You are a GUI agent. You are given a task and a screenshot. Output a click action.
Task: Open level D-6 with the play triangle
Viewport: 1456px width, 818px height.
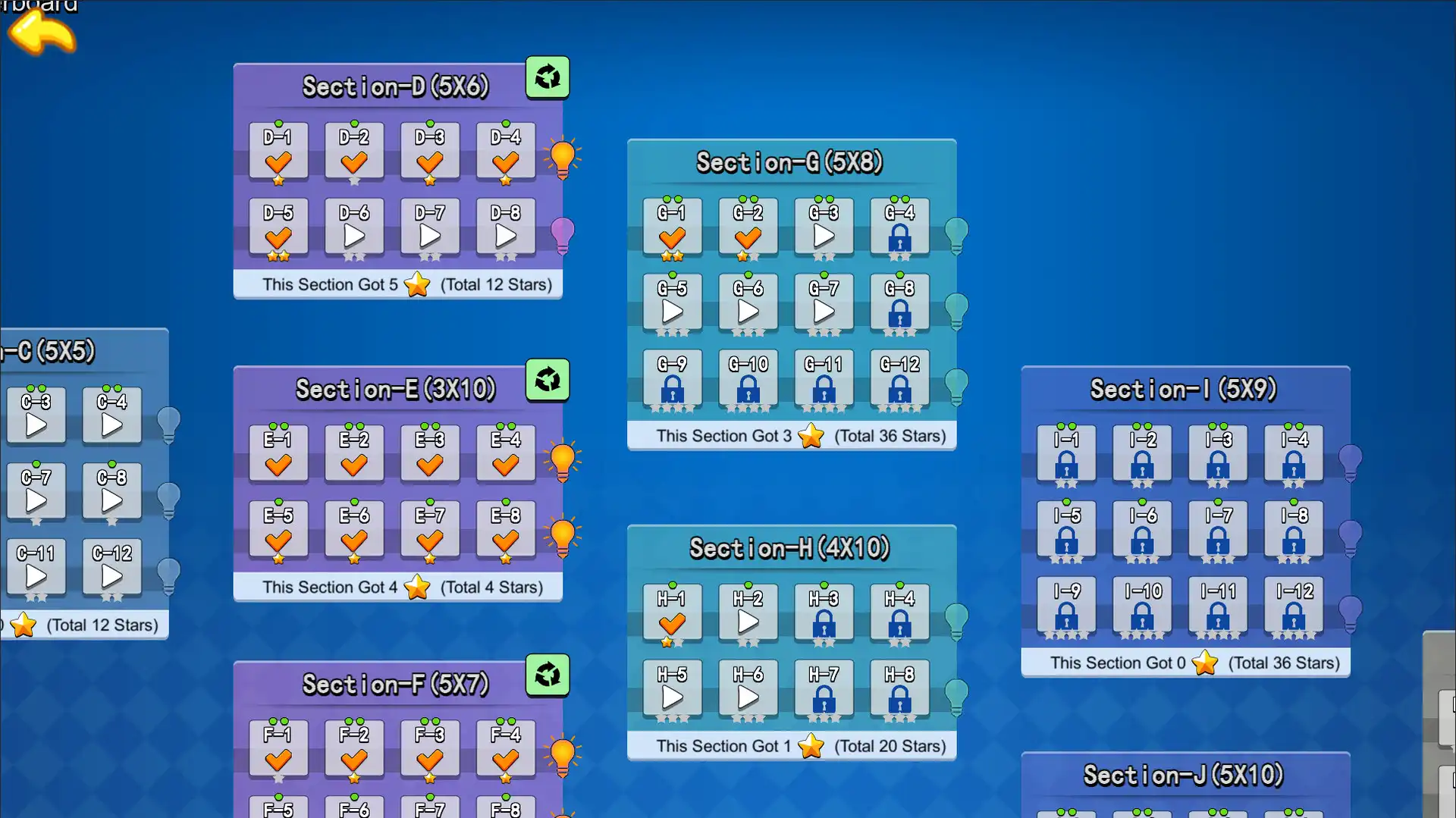coord(353,235)
